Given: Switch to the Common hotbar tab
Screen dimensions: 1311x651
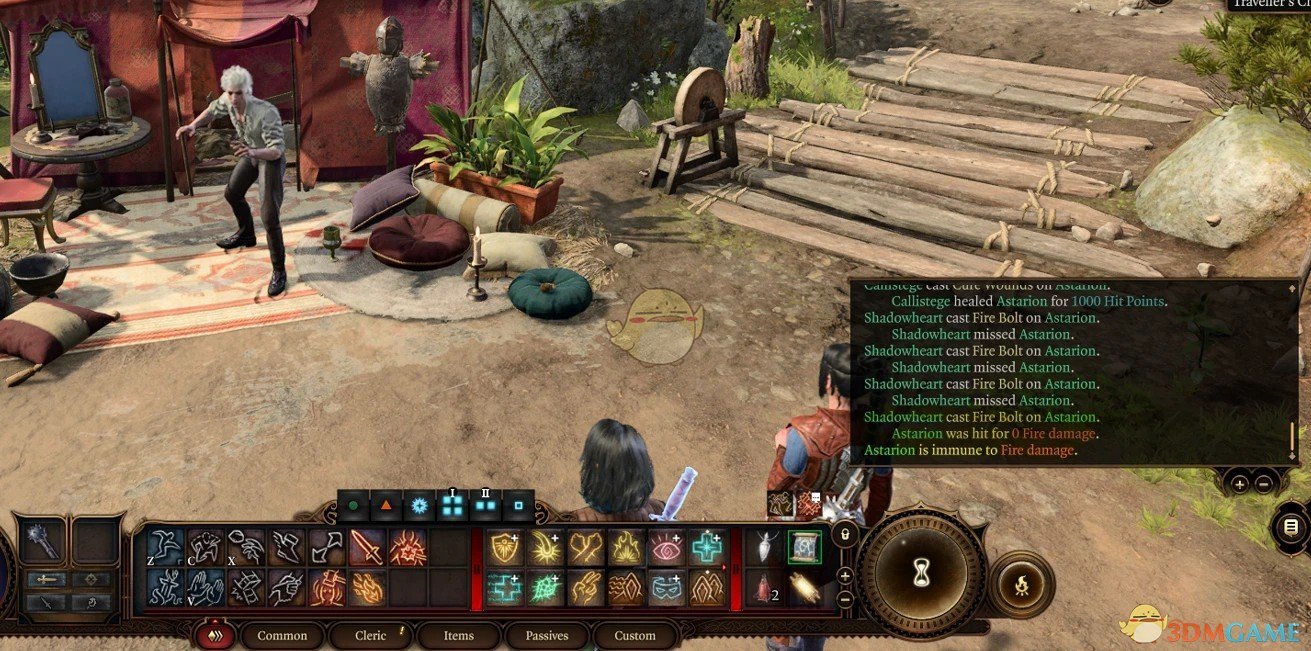Looking at the screenshot, I should (282, 635).
